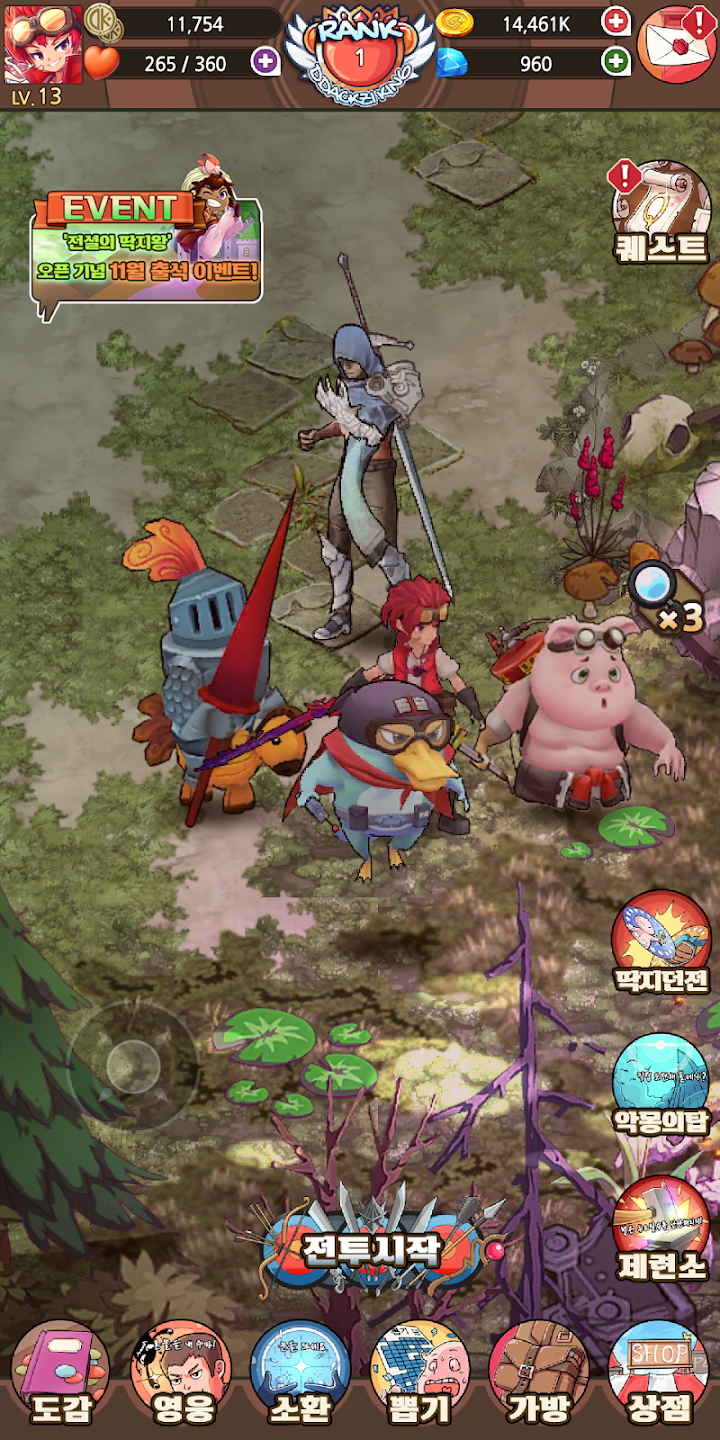Buy gold coins with red plus button
Viewport: 720px width, 1440px height.
coord(616,21)
